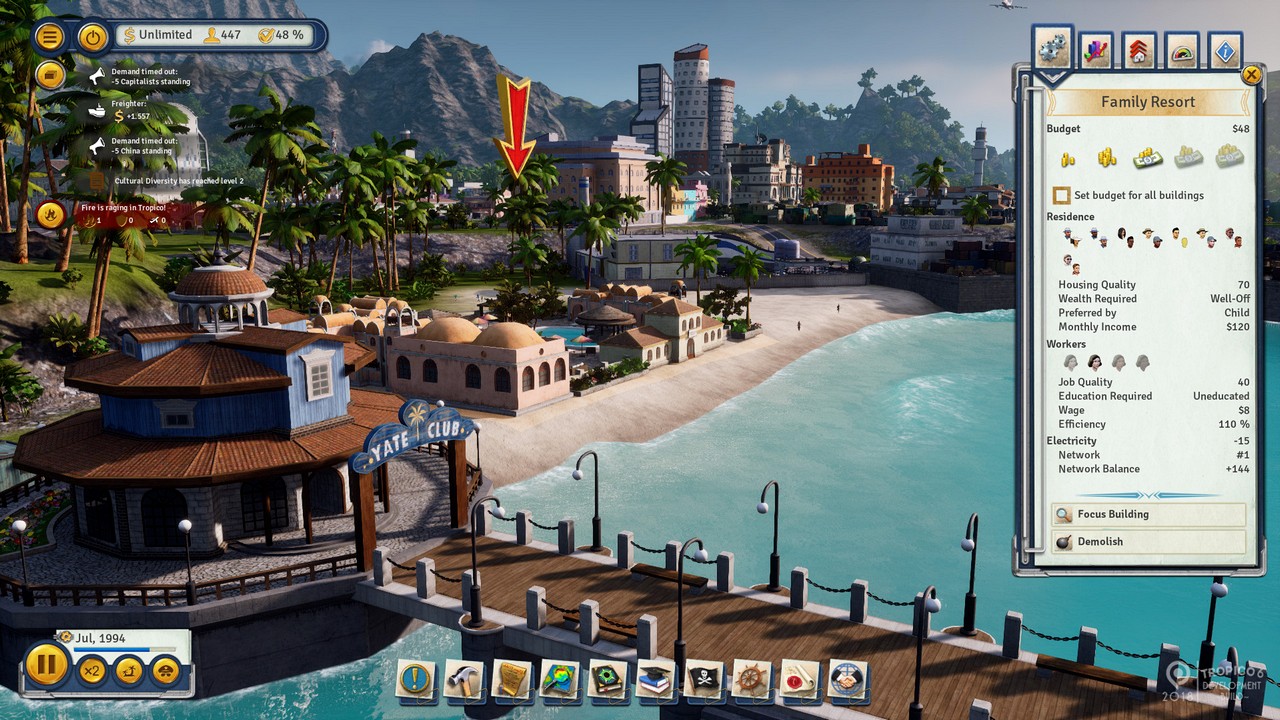
Task: Switch to the statistics chart tab
Action: 1094,48
